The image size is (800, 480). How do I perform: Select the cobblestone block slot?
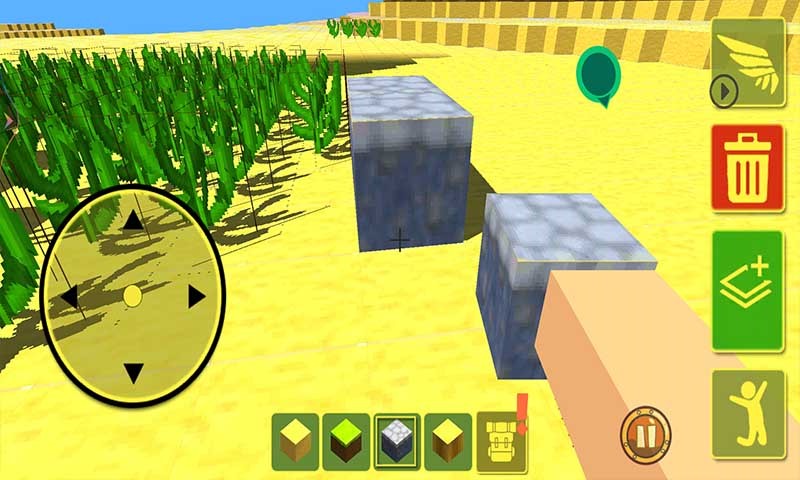[x=398, y=440]
